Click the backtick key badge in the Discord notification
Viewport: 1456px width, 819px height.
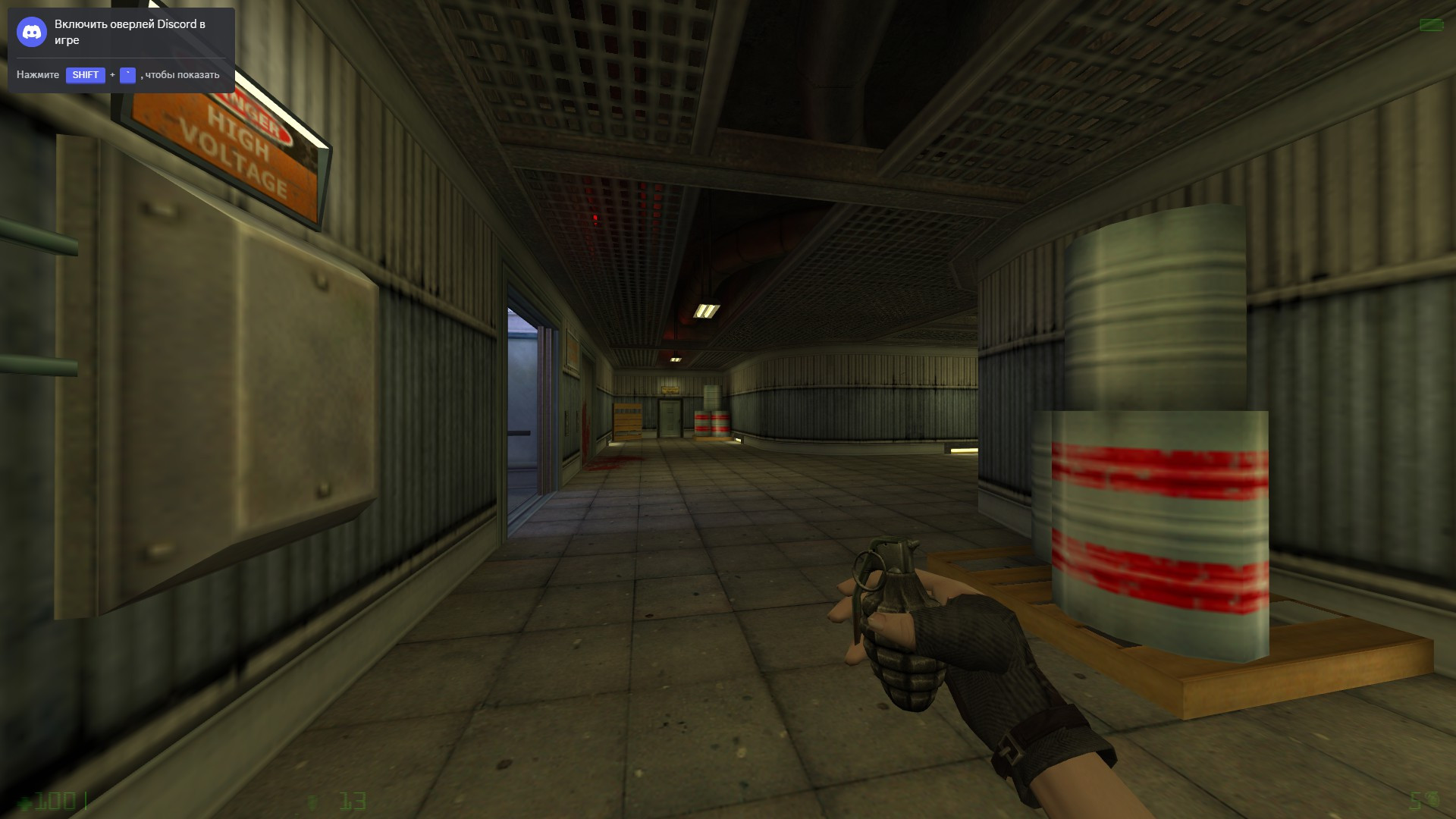point(127,75)
